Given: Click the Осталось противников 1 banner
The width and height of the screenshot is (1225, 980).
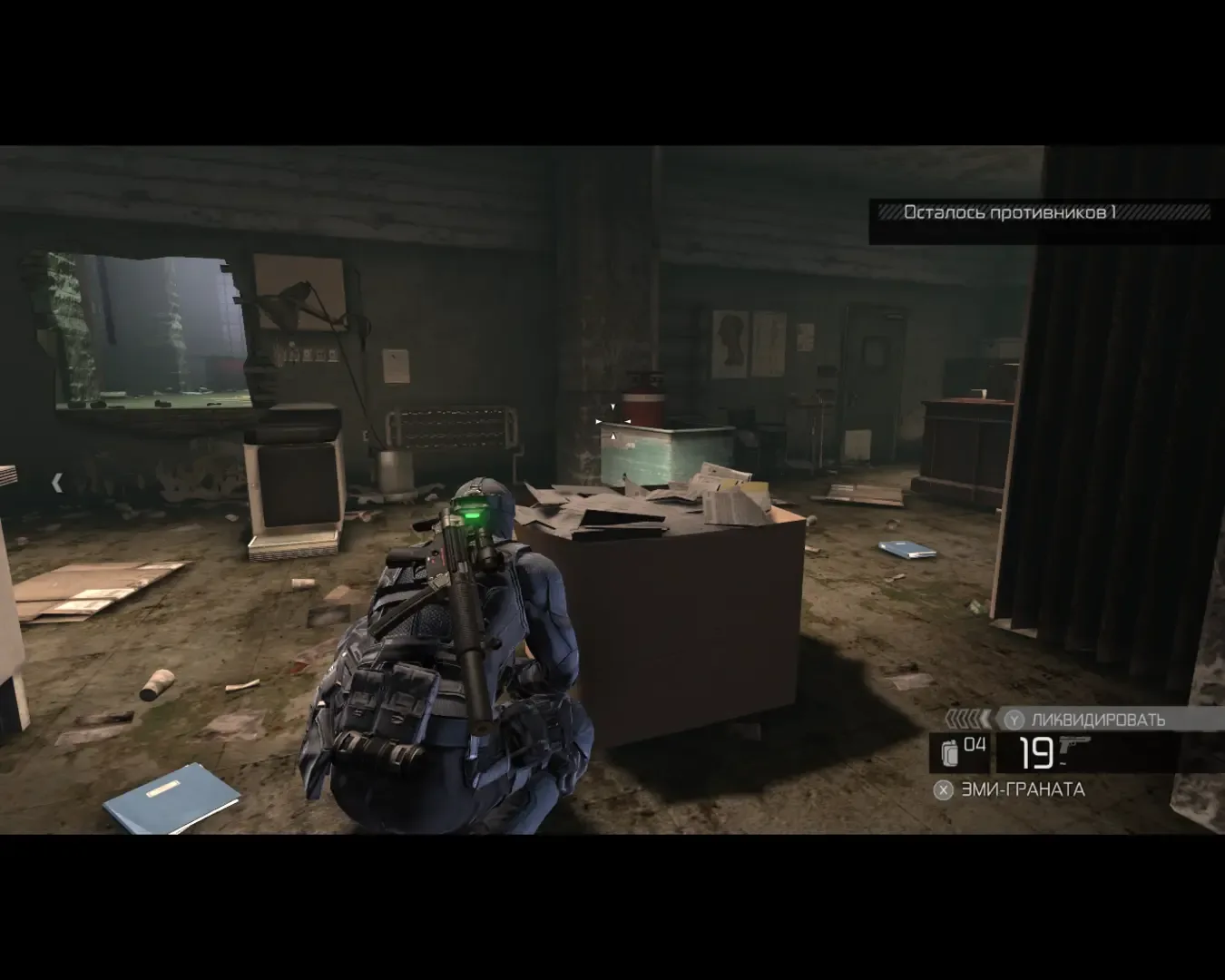Looking at the screenshot, I should tap(1012, 213).
